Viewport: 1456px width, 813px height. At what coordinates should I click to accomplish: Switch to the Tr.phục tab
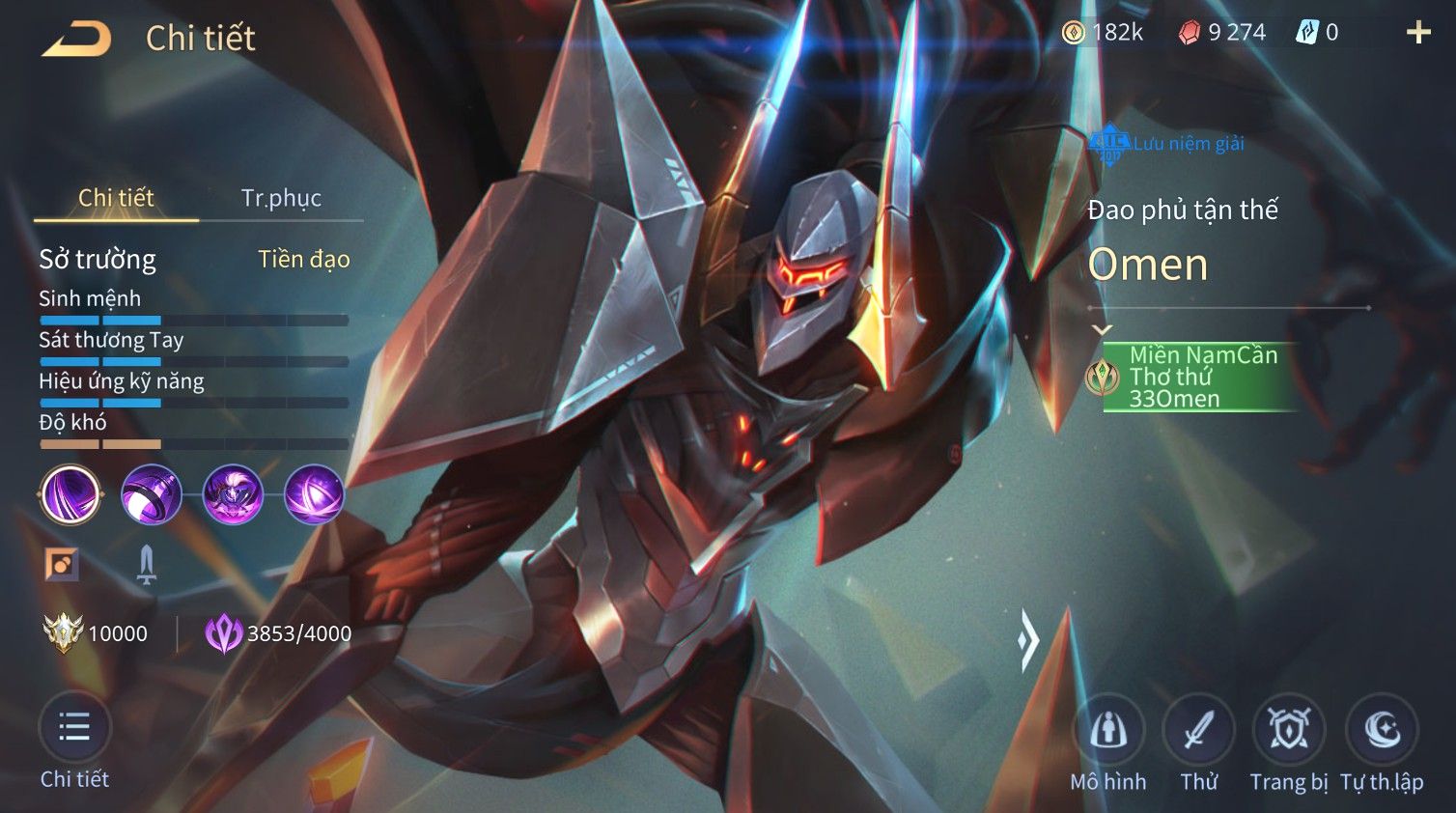click(x=281, y=198)
